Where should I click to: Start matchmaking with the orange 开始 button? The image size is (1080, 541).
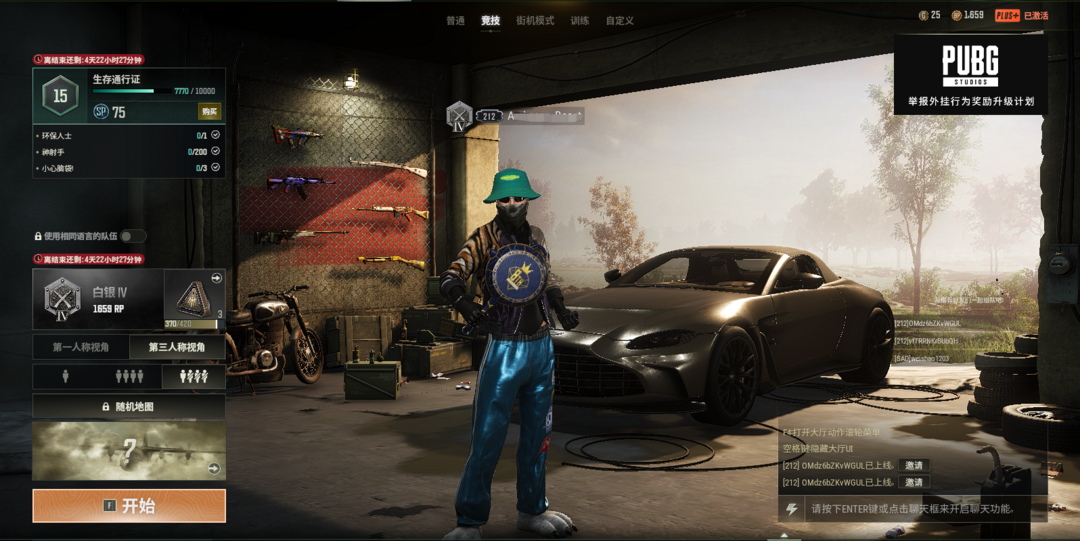[x=129, y=506]
